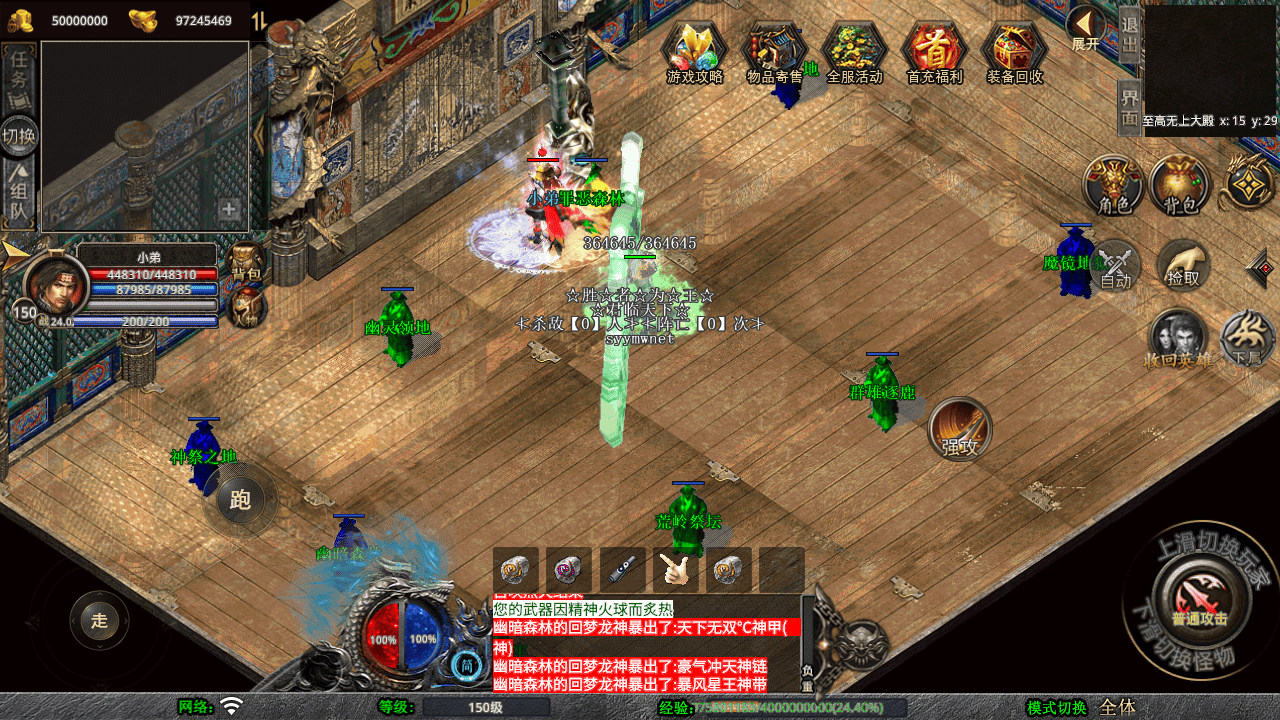Switch to 走 walk mode
The height and width of the screenshot is (720, 1280).
(99, 620)
